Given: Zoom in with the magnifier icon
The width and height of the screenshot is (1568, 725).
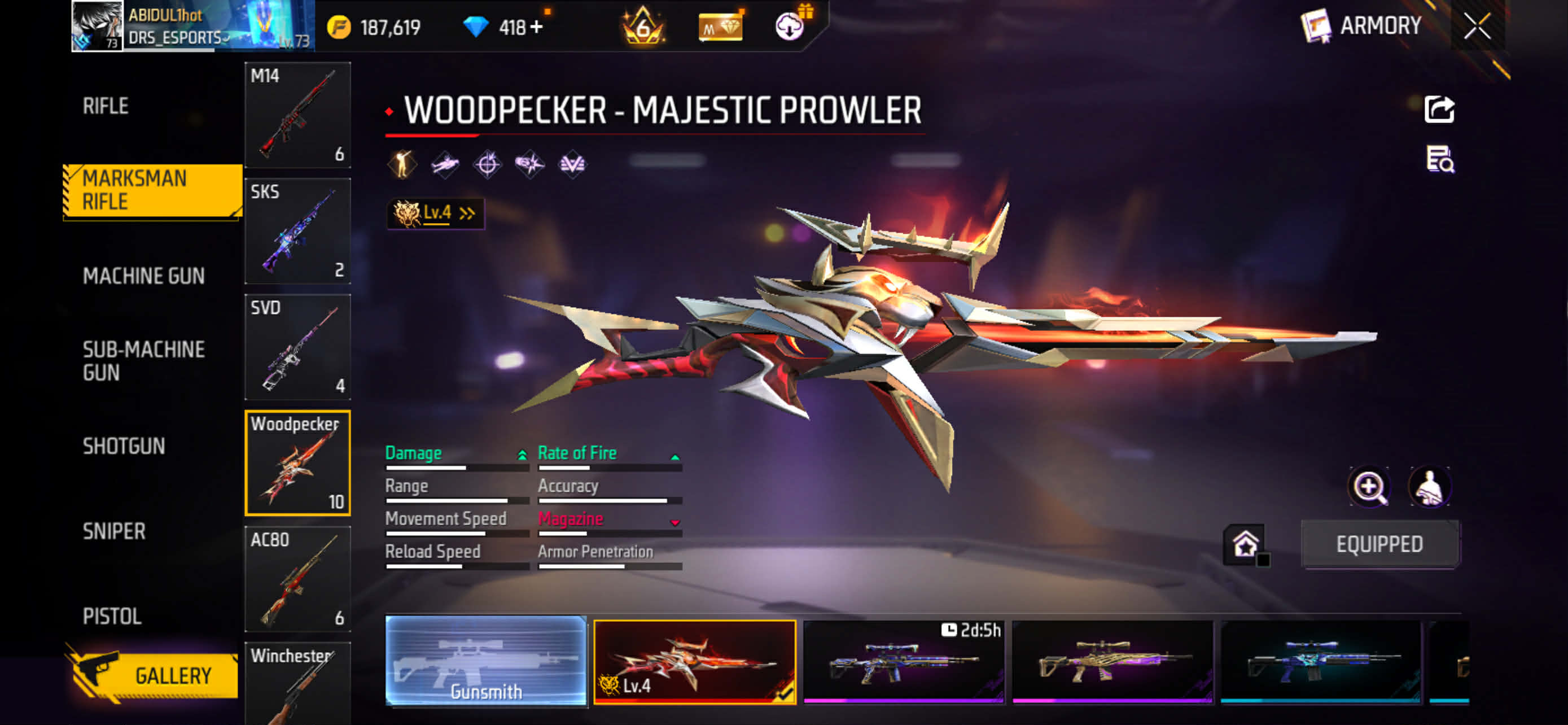Looking at the screenshot, I should (1369, 486).
